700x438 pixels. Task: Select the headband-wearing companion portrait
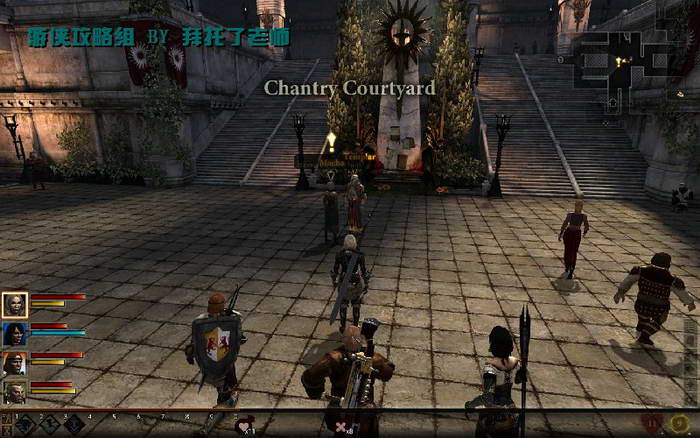15,363
